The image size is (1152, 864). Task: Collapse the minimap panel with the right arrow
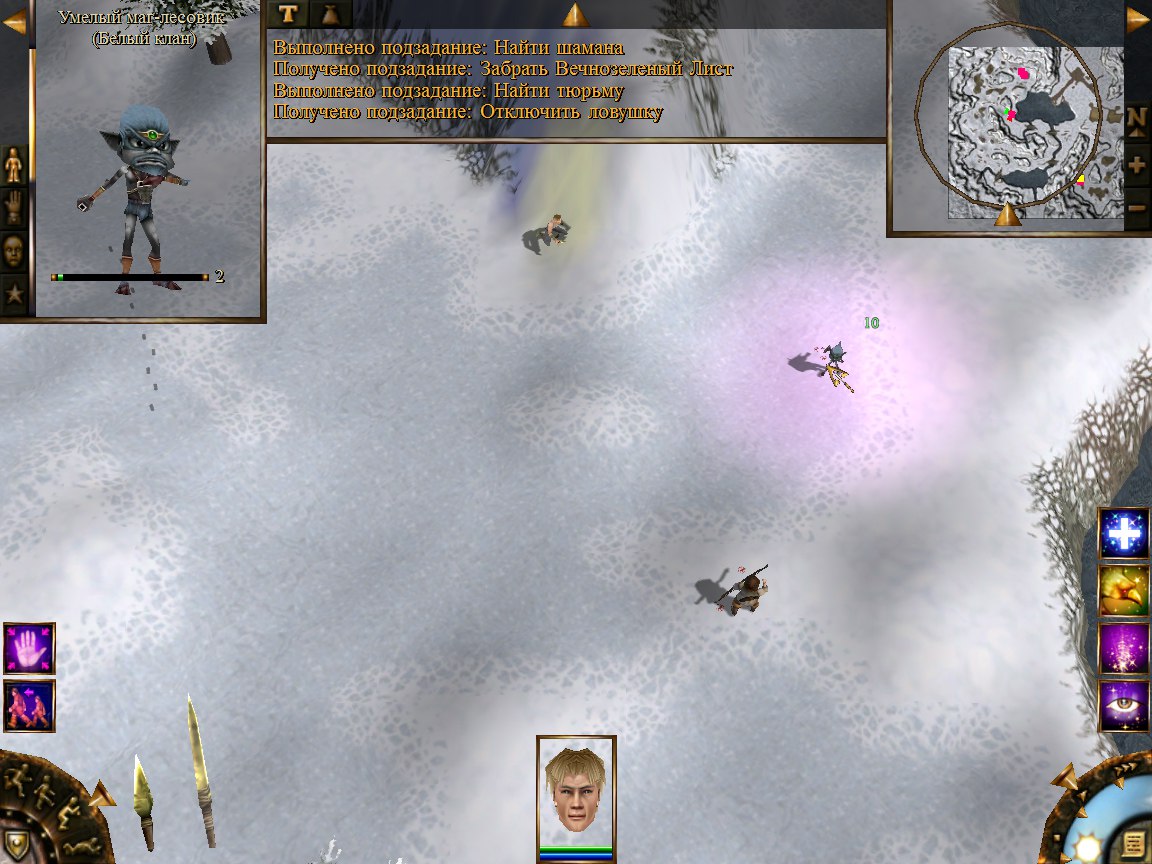pyautogui.click(x=1138, y=19)
